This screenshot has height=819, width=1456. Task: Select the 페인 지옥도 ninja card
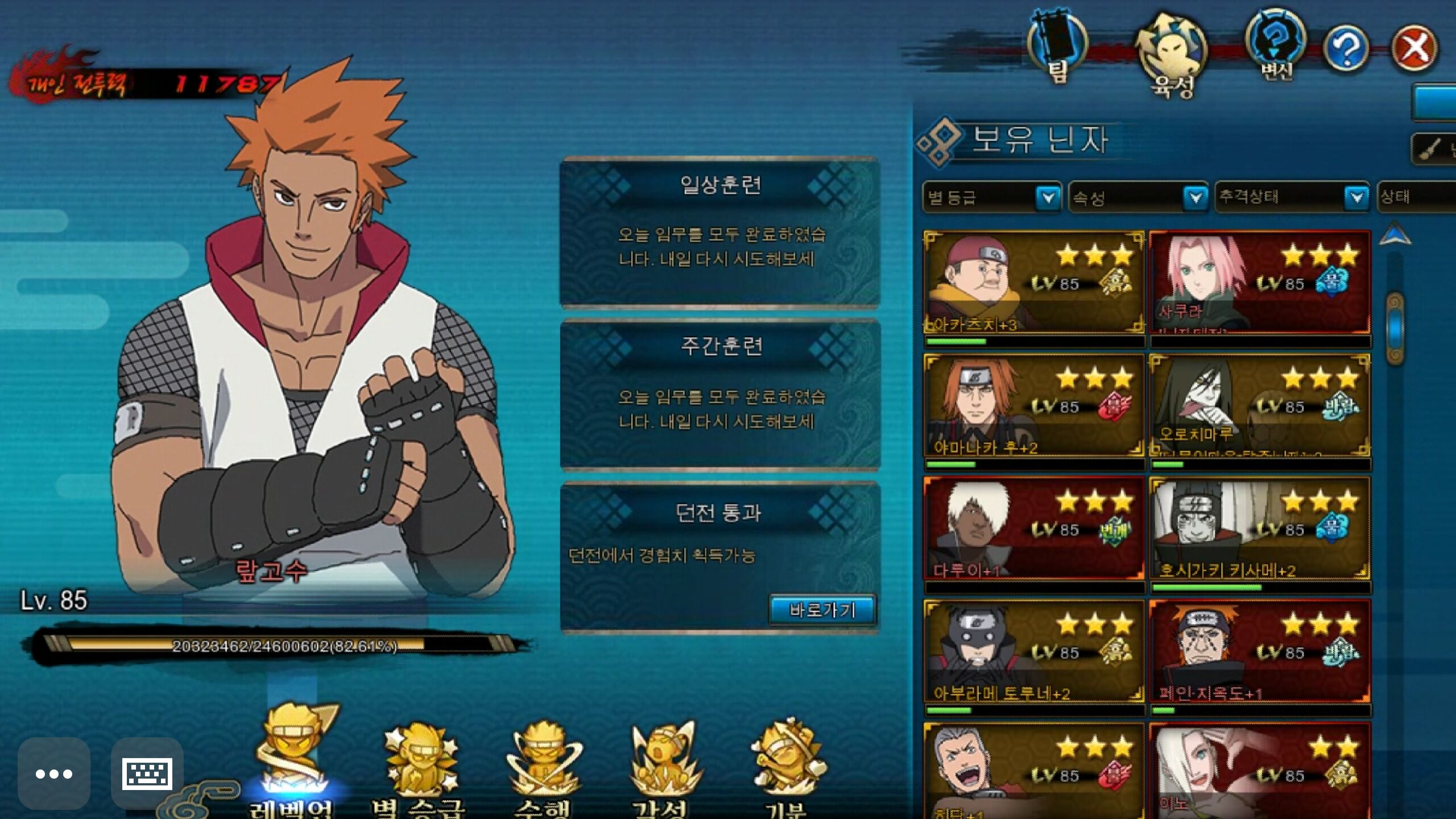point(1259,651)
